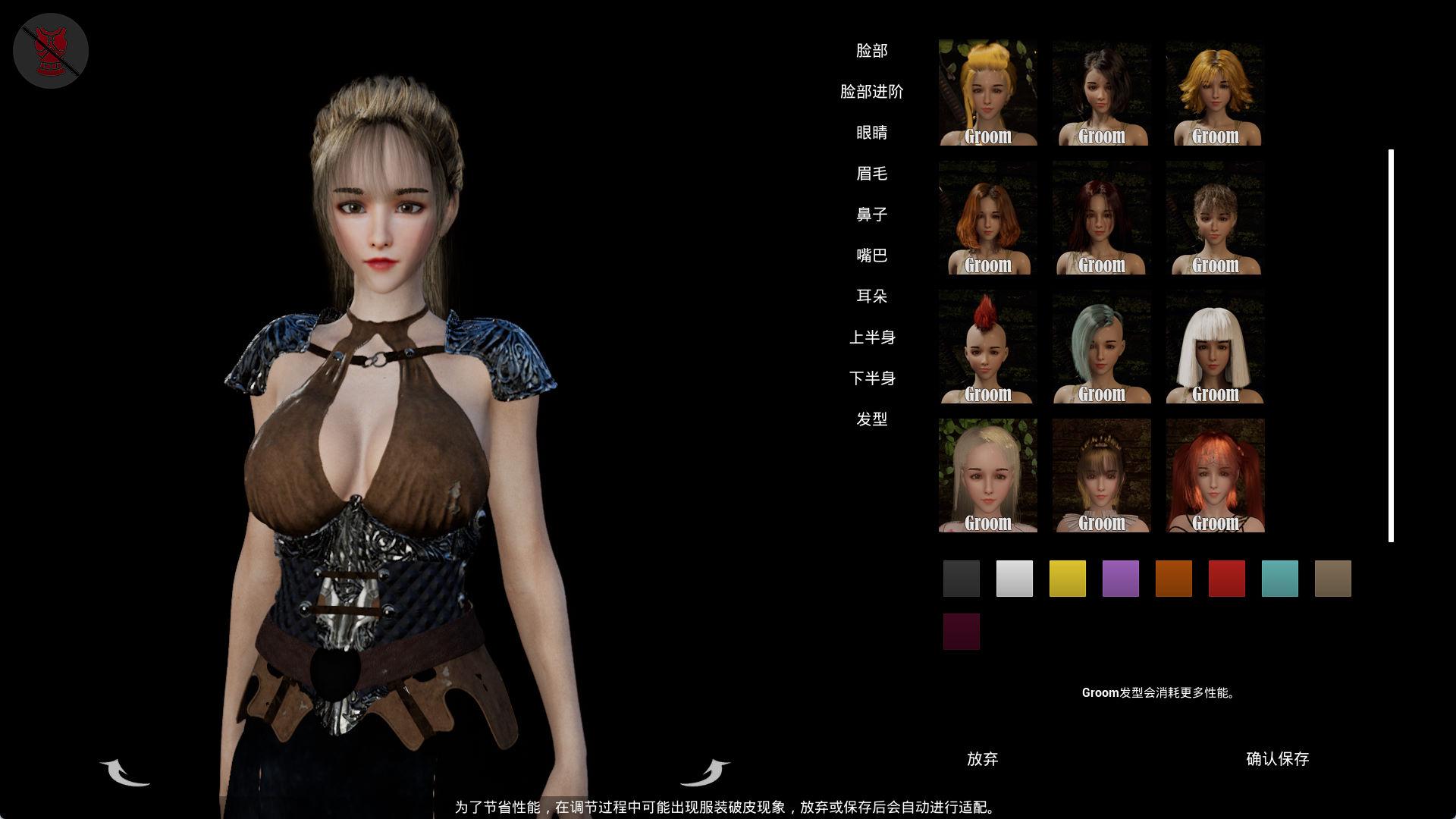The height and width of the screenshot is (819, 1456).
Task: Select the dark maroon hair color swatch
Action: click(x=961, y=632)
